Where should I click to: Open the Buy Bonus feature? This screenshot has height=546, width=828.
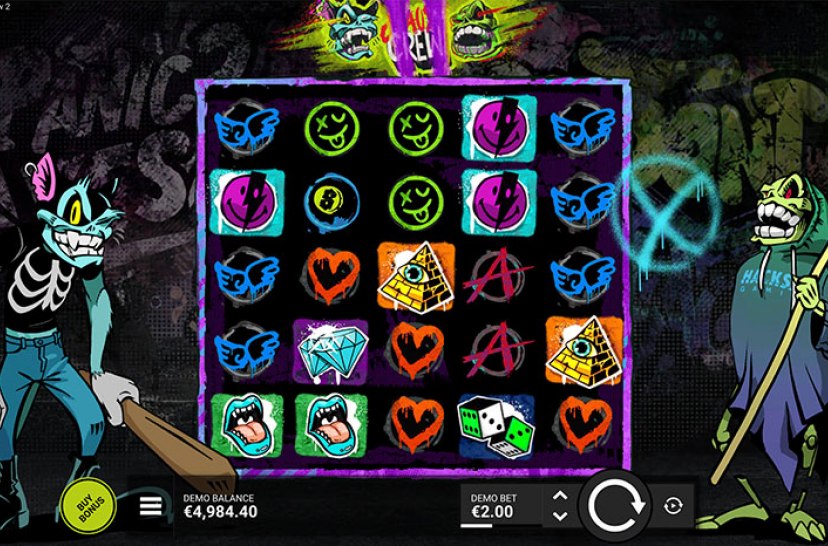(89, 504)
